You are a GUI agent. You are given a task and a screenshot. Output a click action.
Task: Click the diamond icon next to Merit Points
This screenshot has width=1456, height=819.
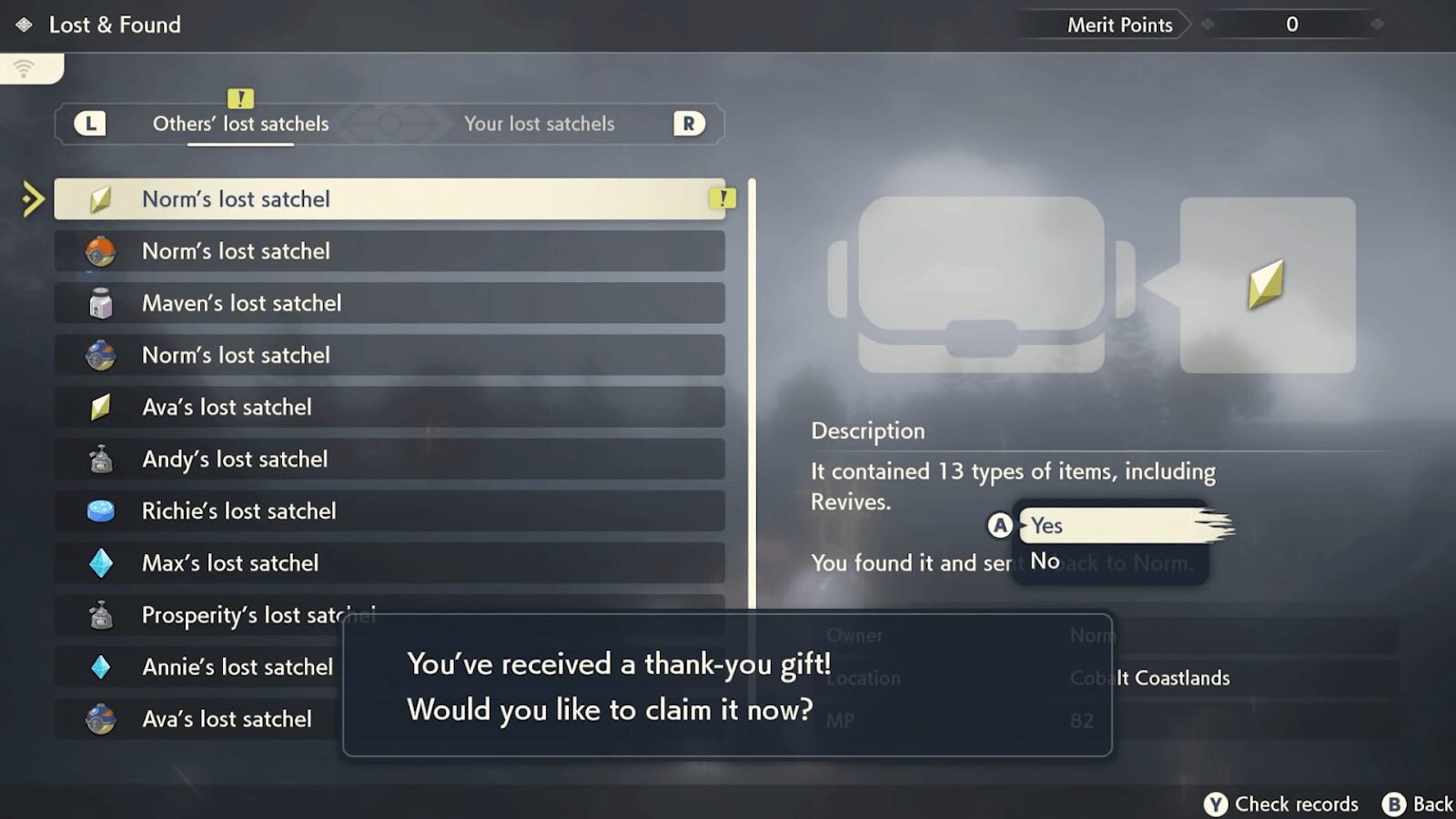coord(1207,25)
